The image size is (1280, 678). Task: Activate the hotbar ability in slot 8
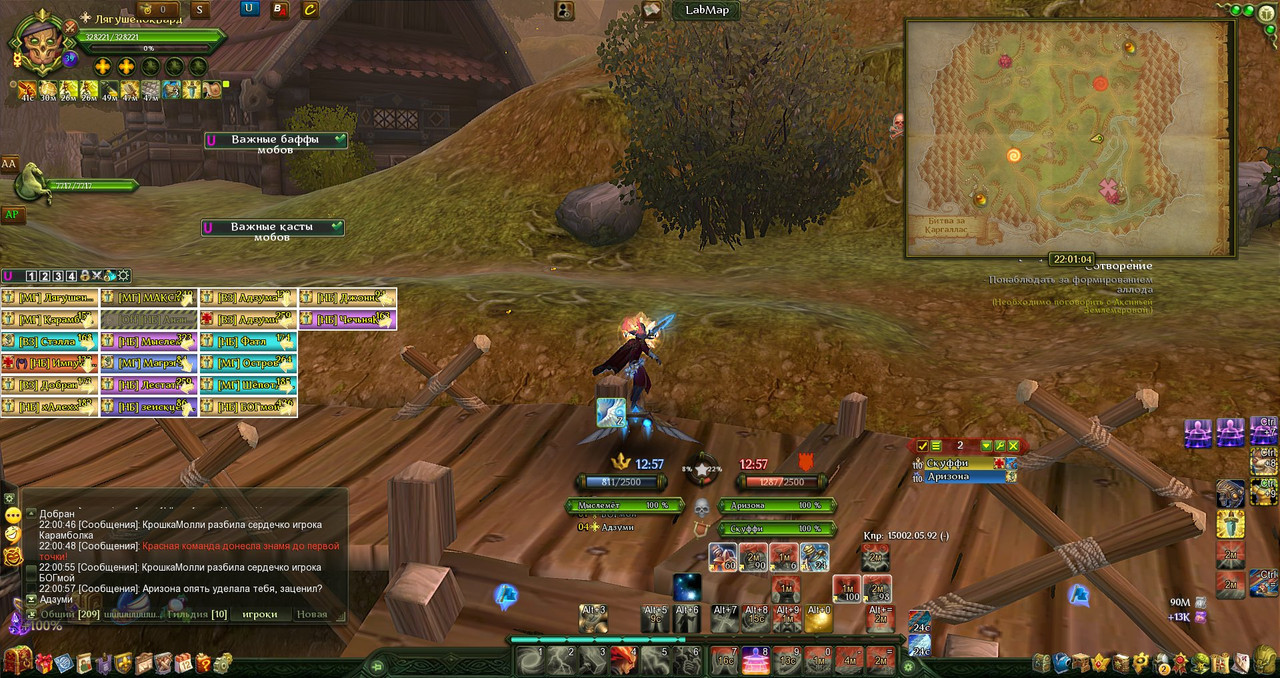pos(755,661)
